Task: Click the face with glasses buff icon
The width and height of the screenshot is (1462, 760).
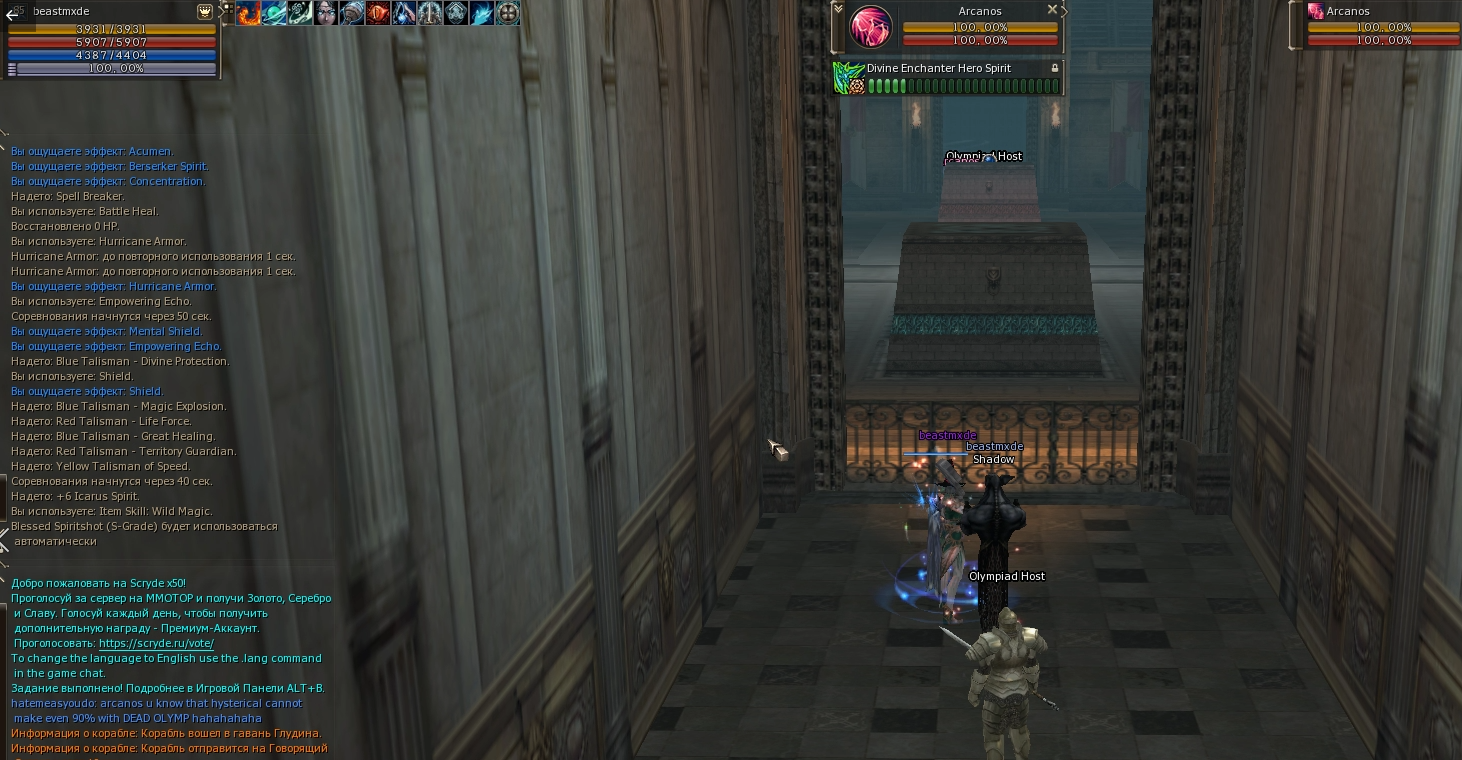Action: pos(326,13)
